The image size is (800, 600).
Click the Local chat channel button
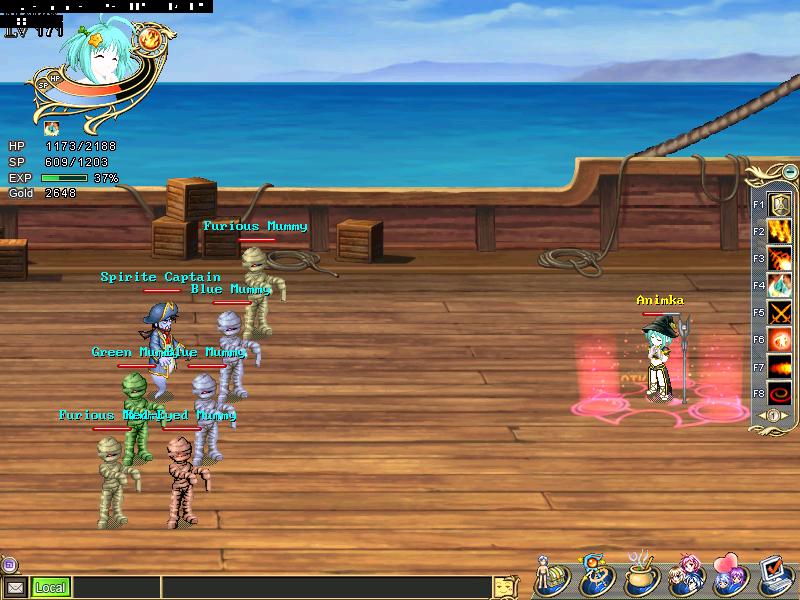(50, 588)
